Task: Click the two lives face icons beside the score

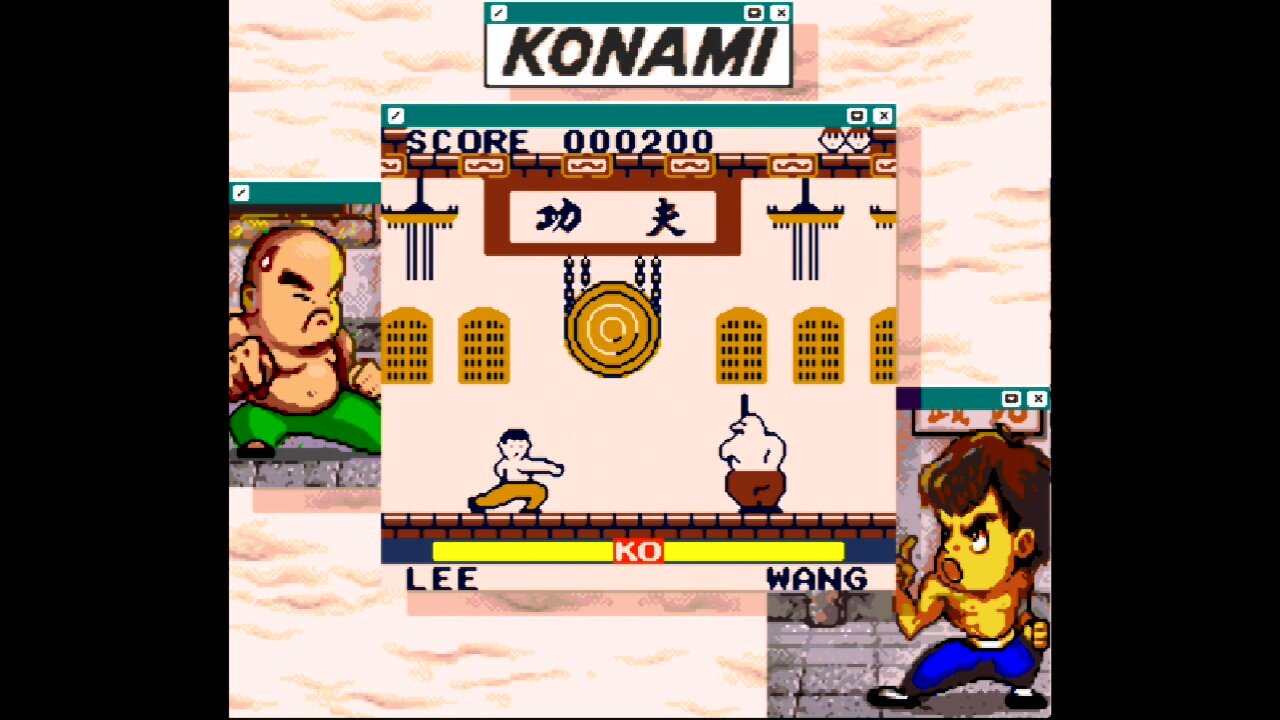Action: click(x=845, y=141)
